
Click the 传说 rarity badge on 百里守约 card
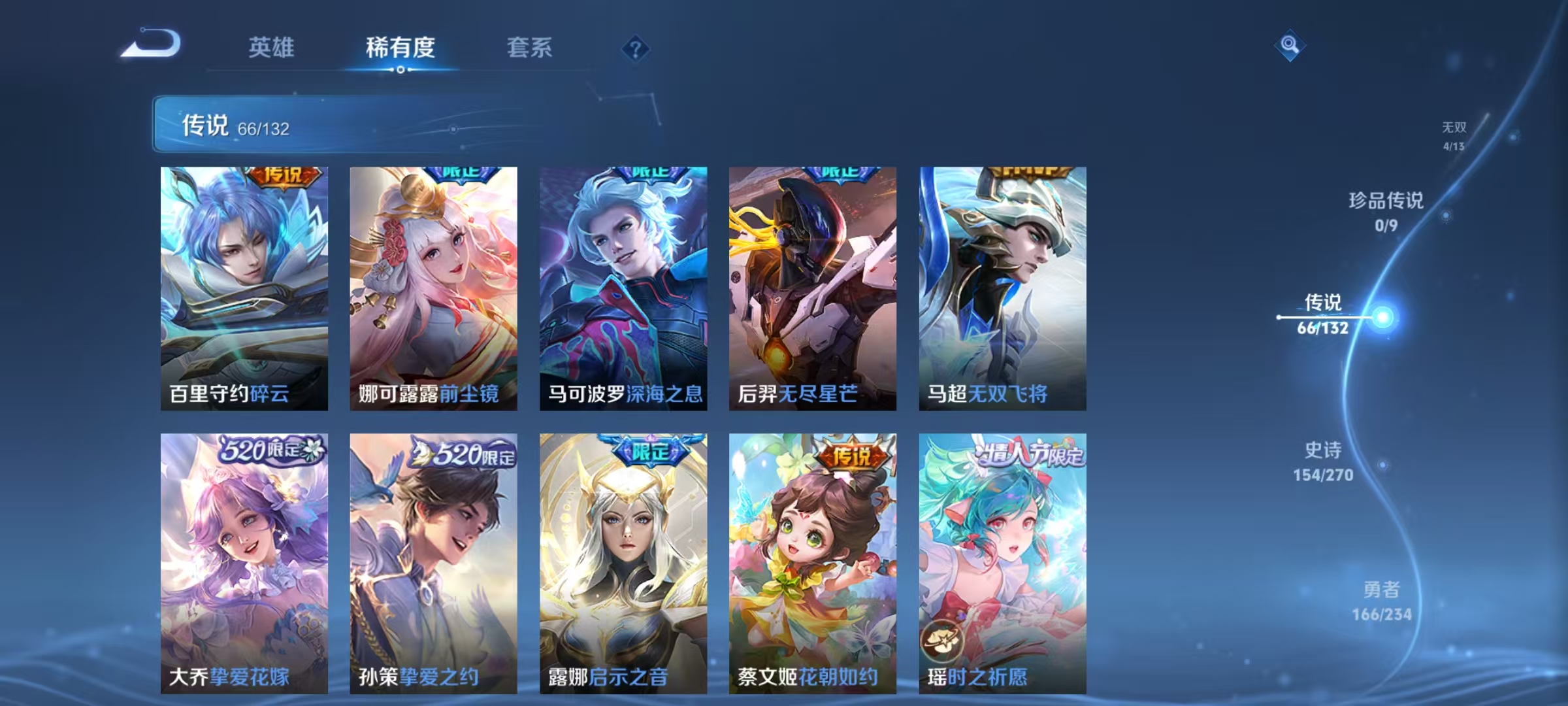282,175
